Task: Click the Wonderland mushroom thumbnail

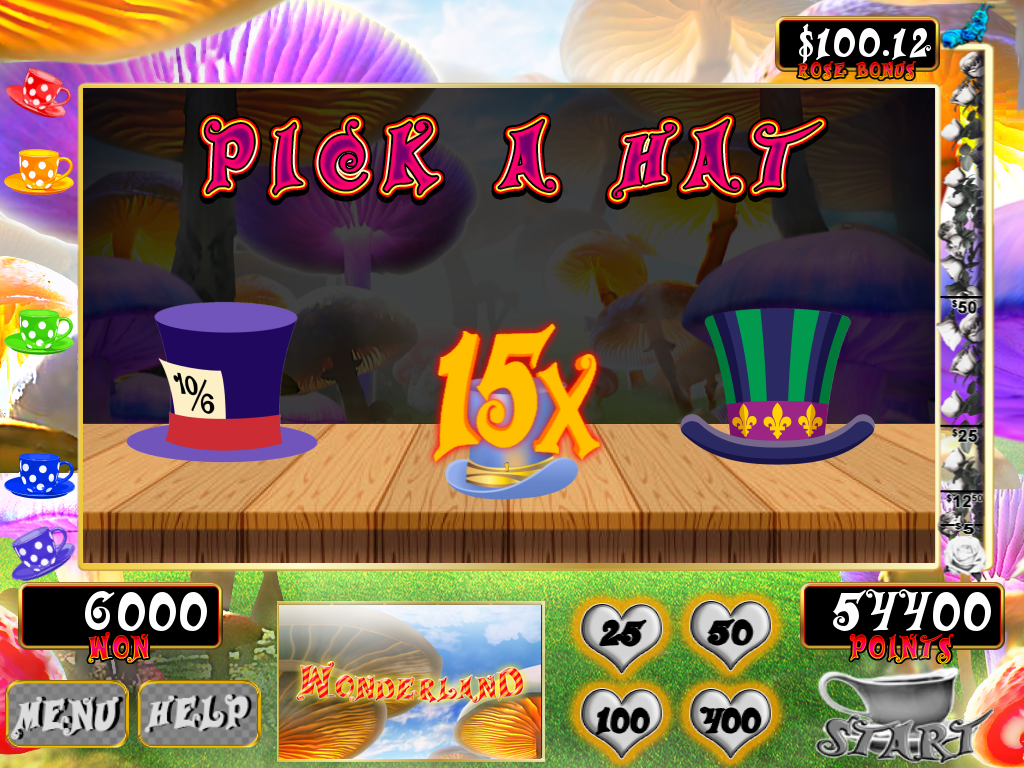Action: click(410, 680)
